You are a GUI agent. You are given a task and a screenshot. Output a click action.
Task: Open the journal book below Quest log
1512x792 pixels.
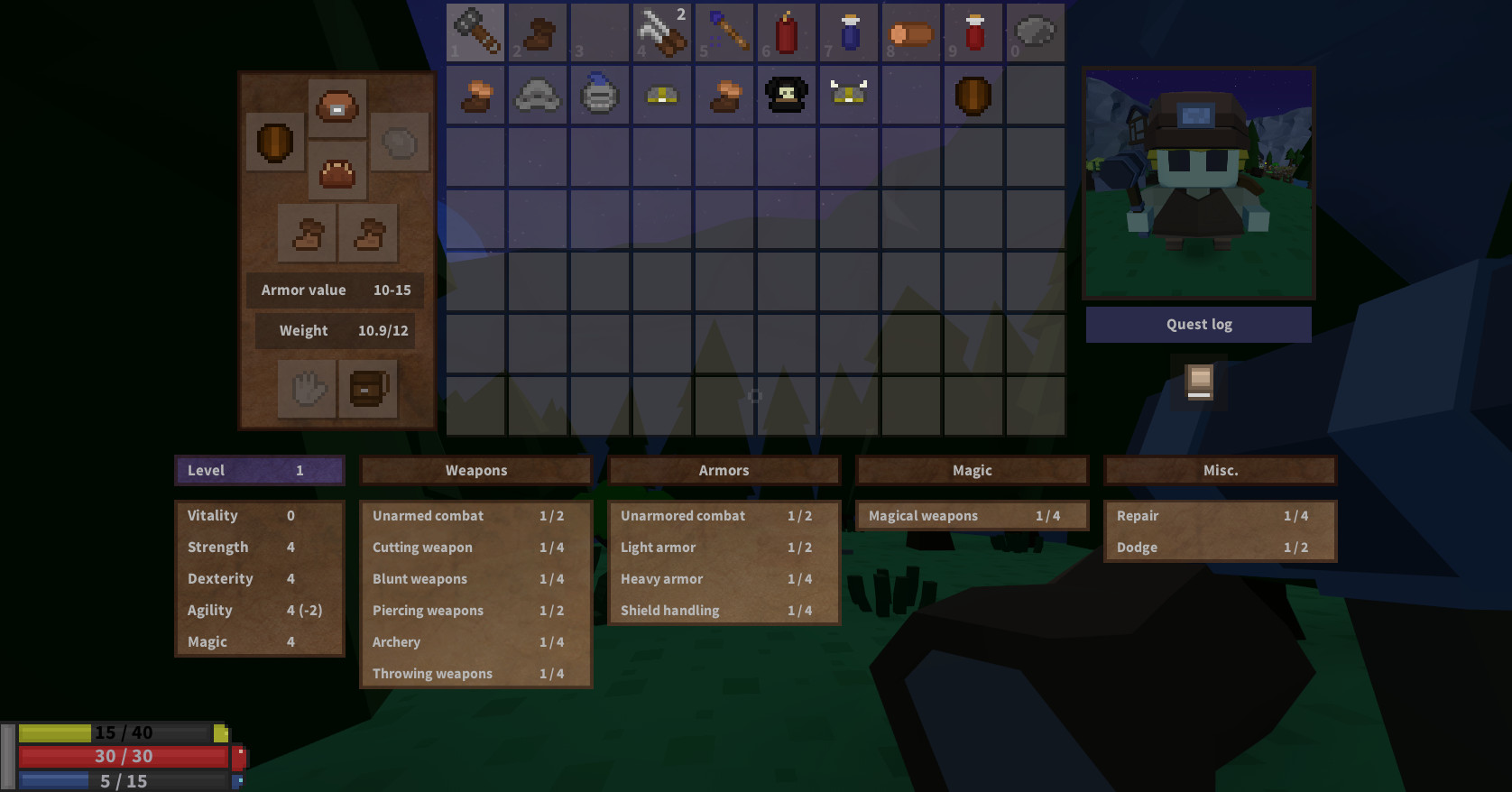click(1198, 381)
